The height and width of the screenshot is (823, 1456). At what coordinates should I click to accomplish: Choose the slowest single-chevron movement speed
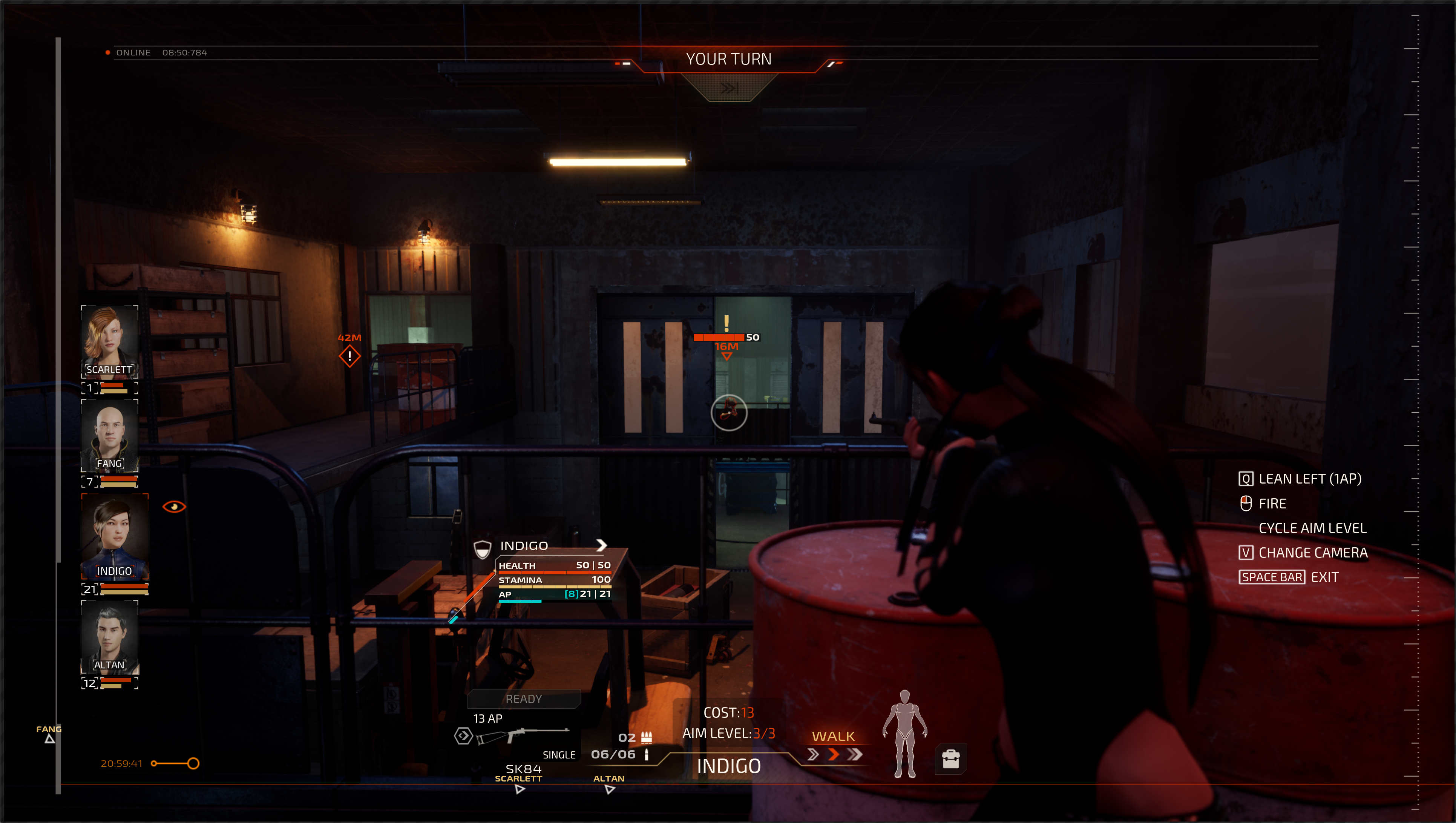[813, 754]
